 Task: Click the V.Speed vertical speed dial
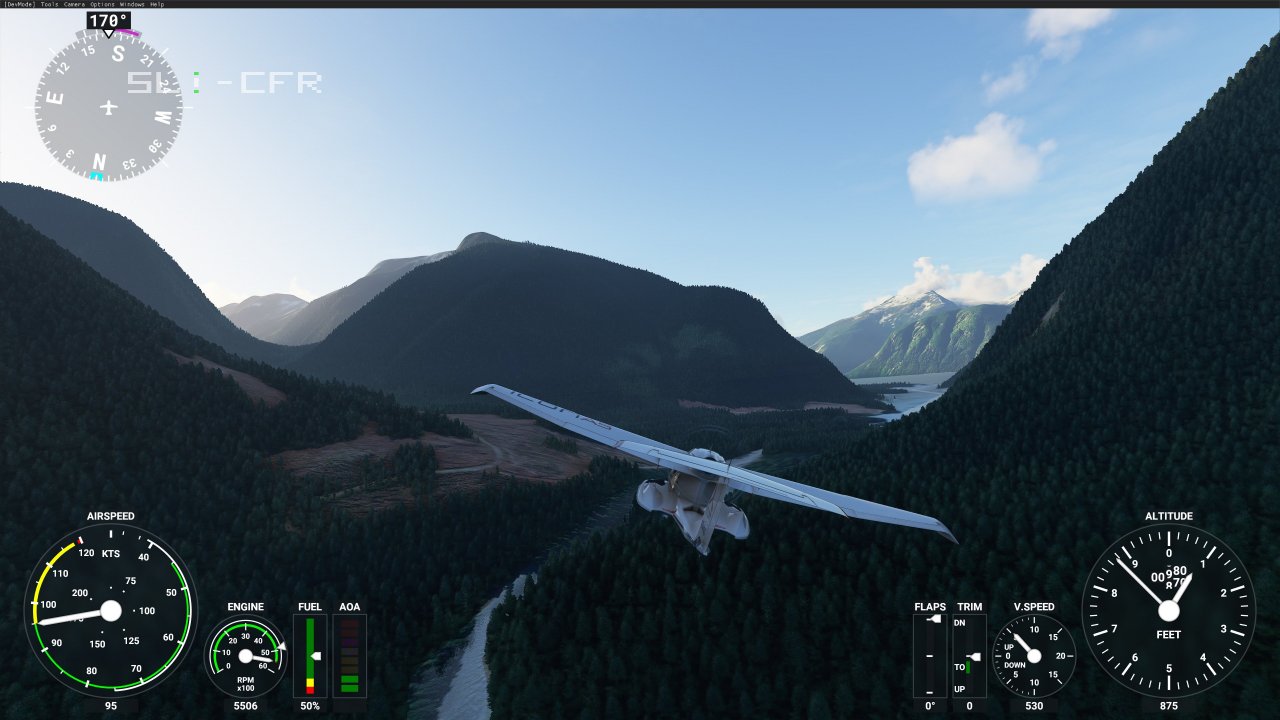(1036, 657)
